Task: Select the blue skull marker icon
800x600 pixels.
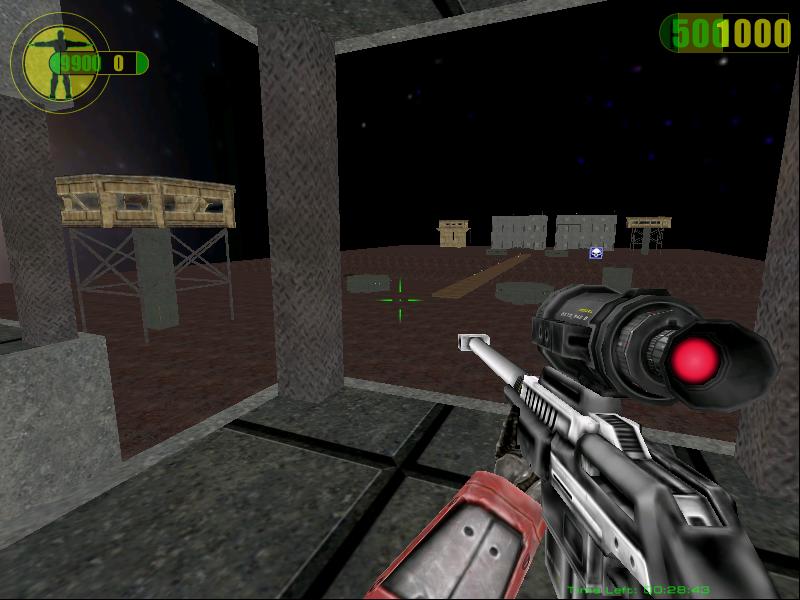Action: tap(596, 253)
